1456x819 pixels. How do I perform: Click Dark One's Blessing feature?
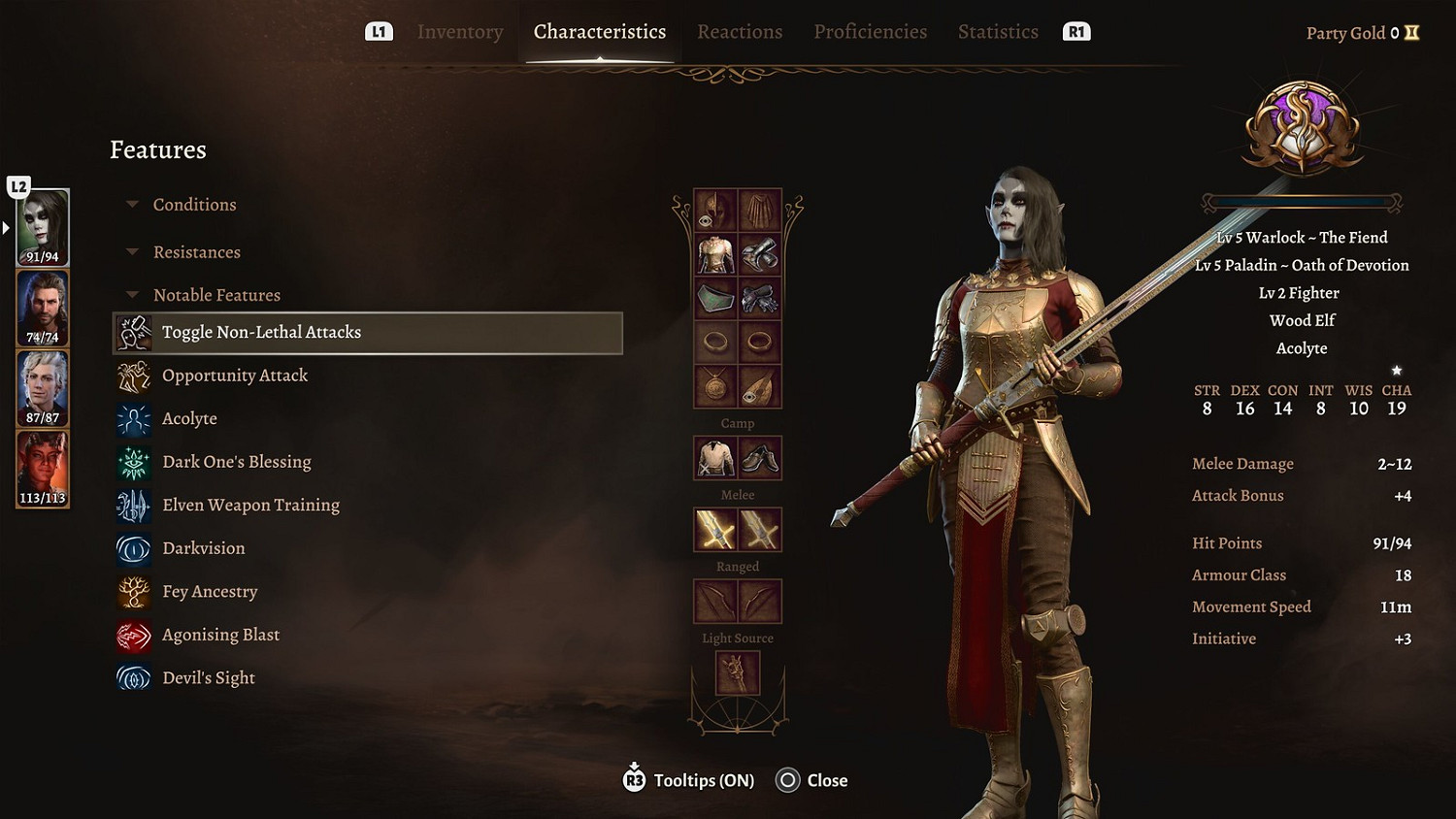[x=236, y=462]
